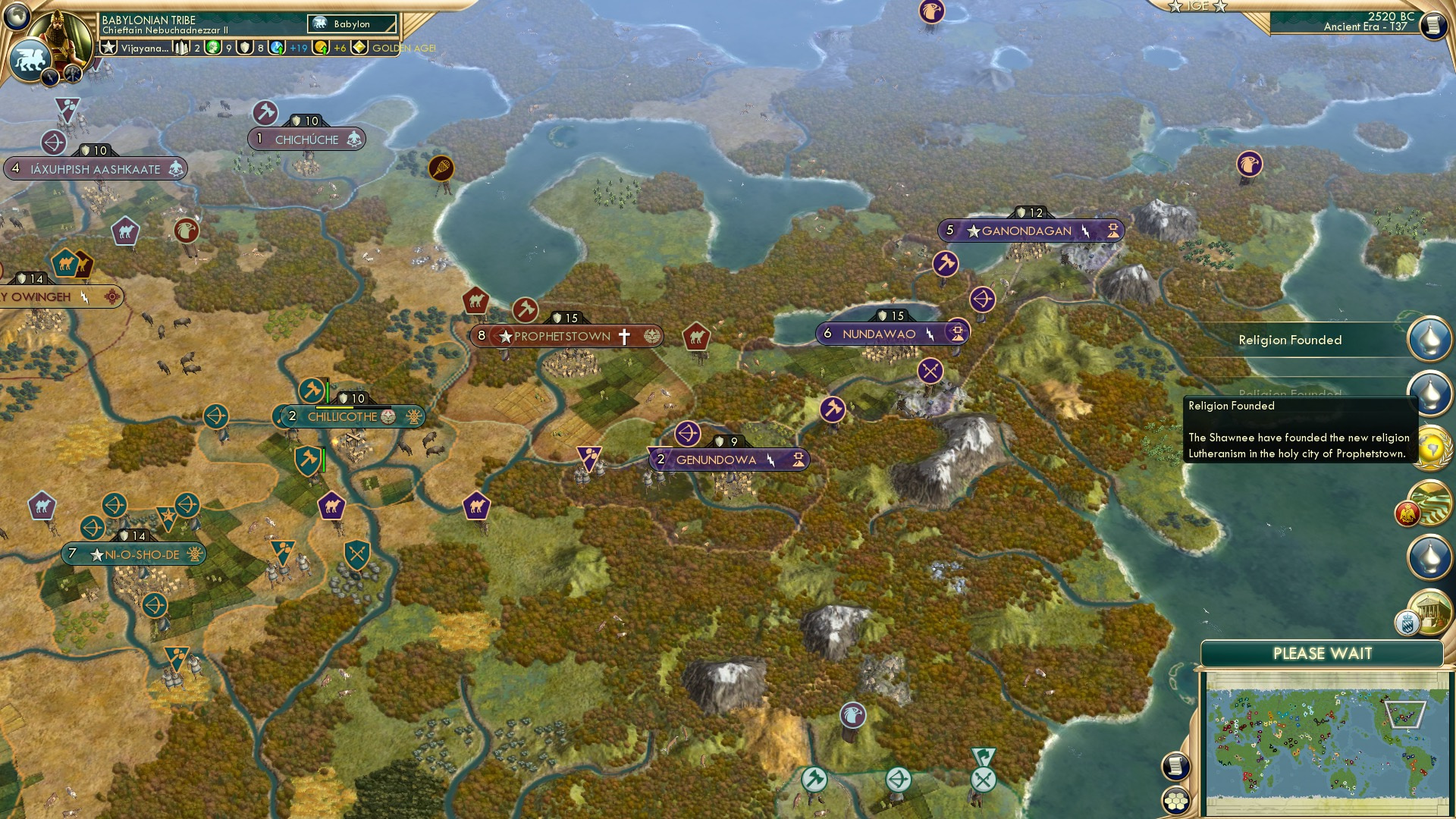This screenshot has width=1456, height=819.
Task: Select the faith shield counter
Action: 243,48
